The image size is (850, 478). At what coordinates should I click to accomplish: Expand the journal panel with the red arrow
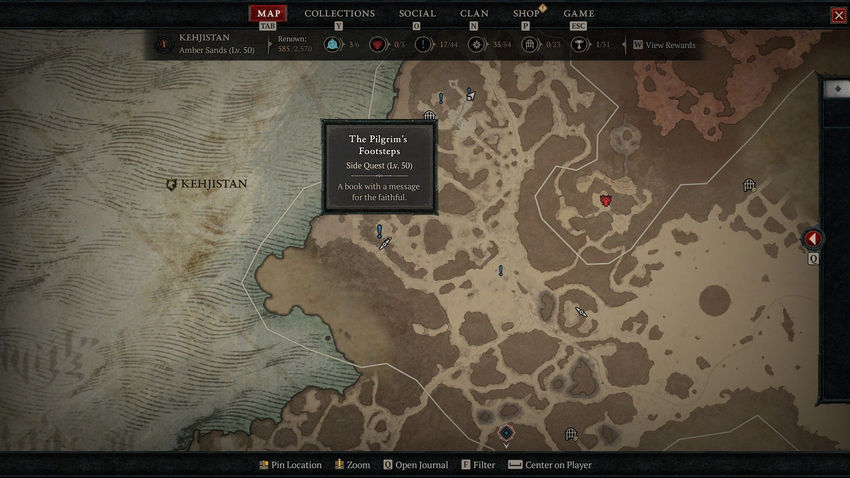[813, 239]
